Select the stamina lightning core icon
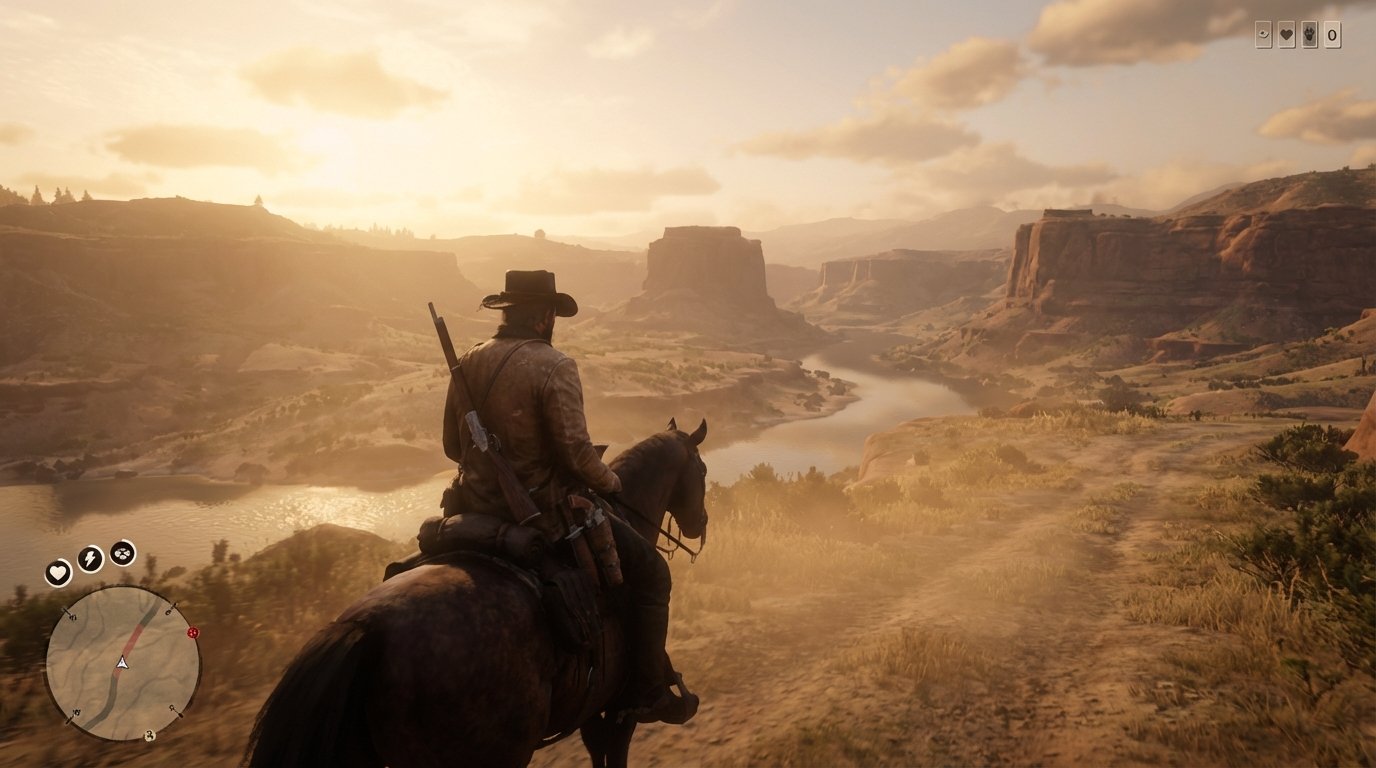Viewport: 1376px width, 768px height. (x=89, y=557)
